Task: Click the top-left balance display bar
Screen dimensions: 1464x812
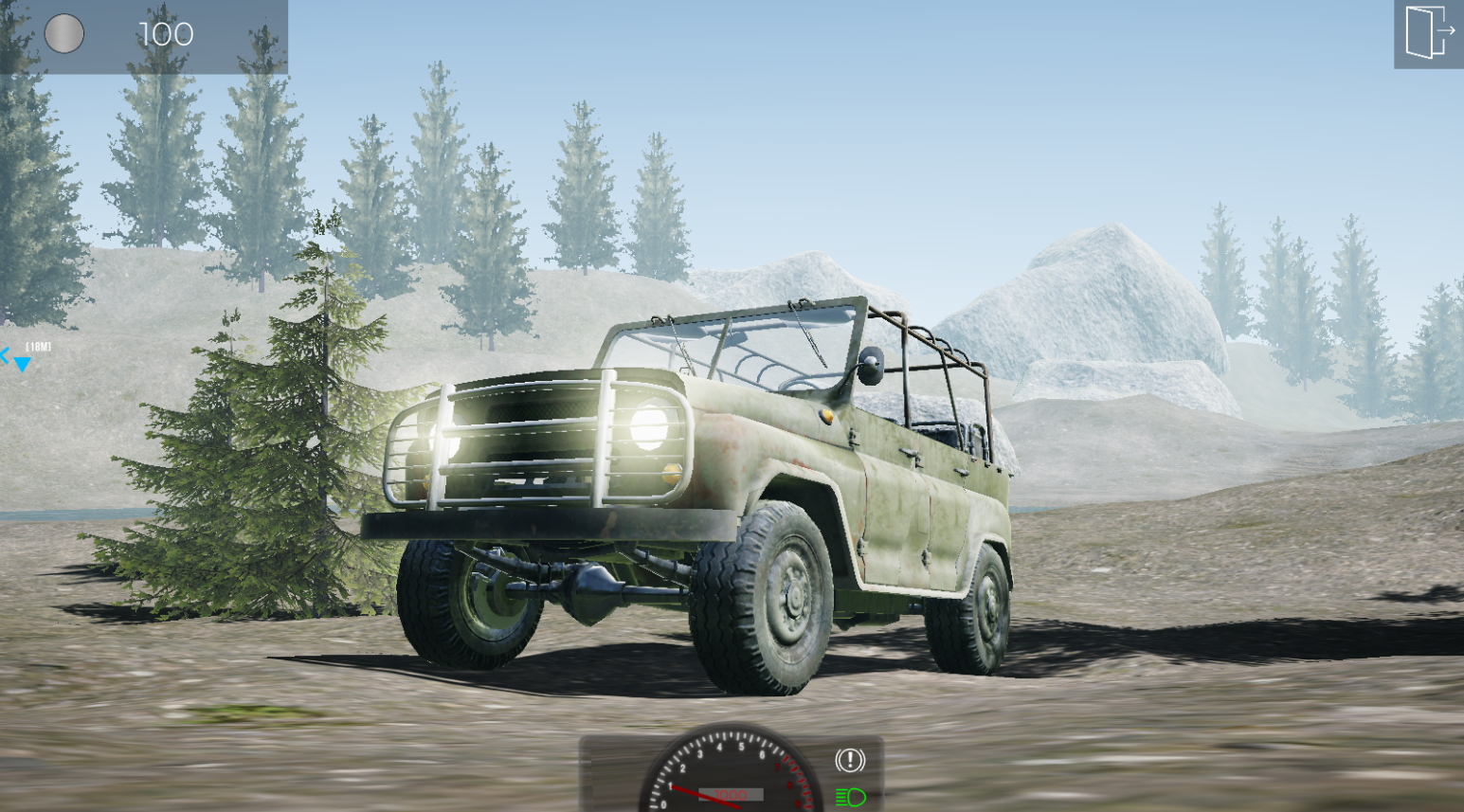Action: [x=142, y=35]
